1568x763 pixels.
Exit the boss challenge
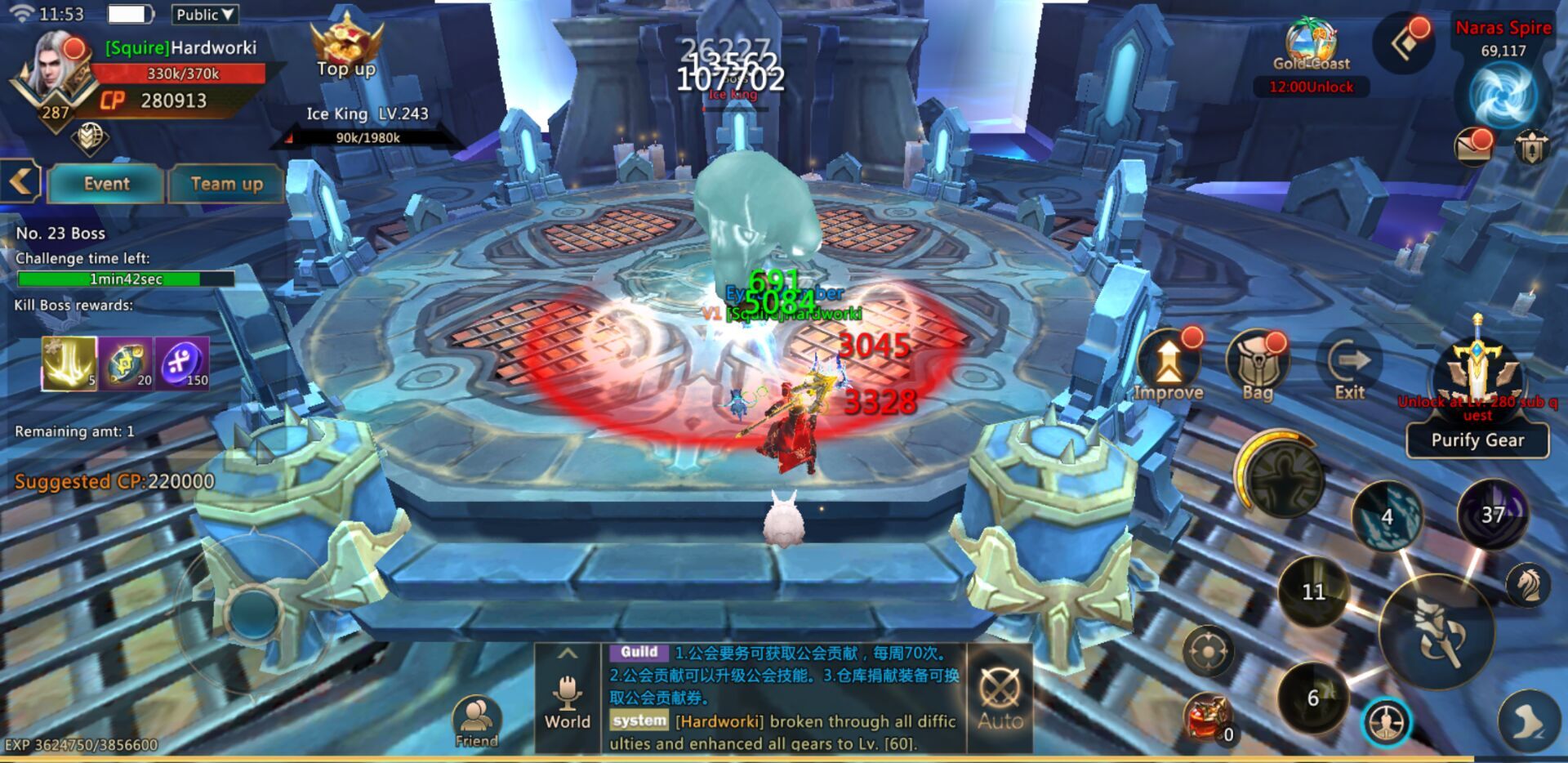(x=1349, y=368)
